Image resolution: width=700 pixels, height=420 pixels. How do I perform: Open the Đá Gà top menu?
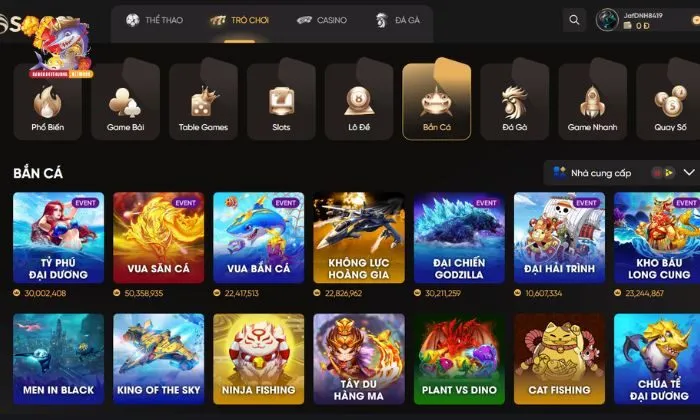coord(397,20)
